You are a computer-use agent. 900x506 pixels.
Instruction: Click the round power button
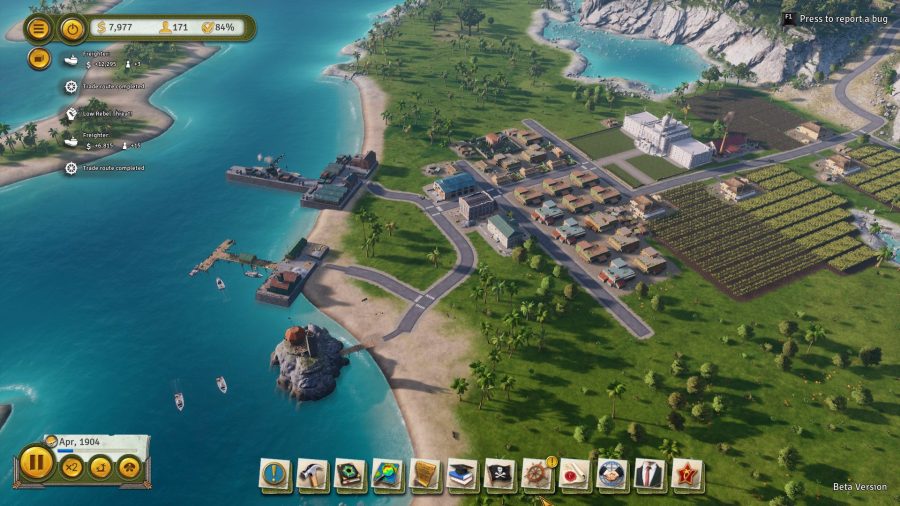click(x=72, y=28)
